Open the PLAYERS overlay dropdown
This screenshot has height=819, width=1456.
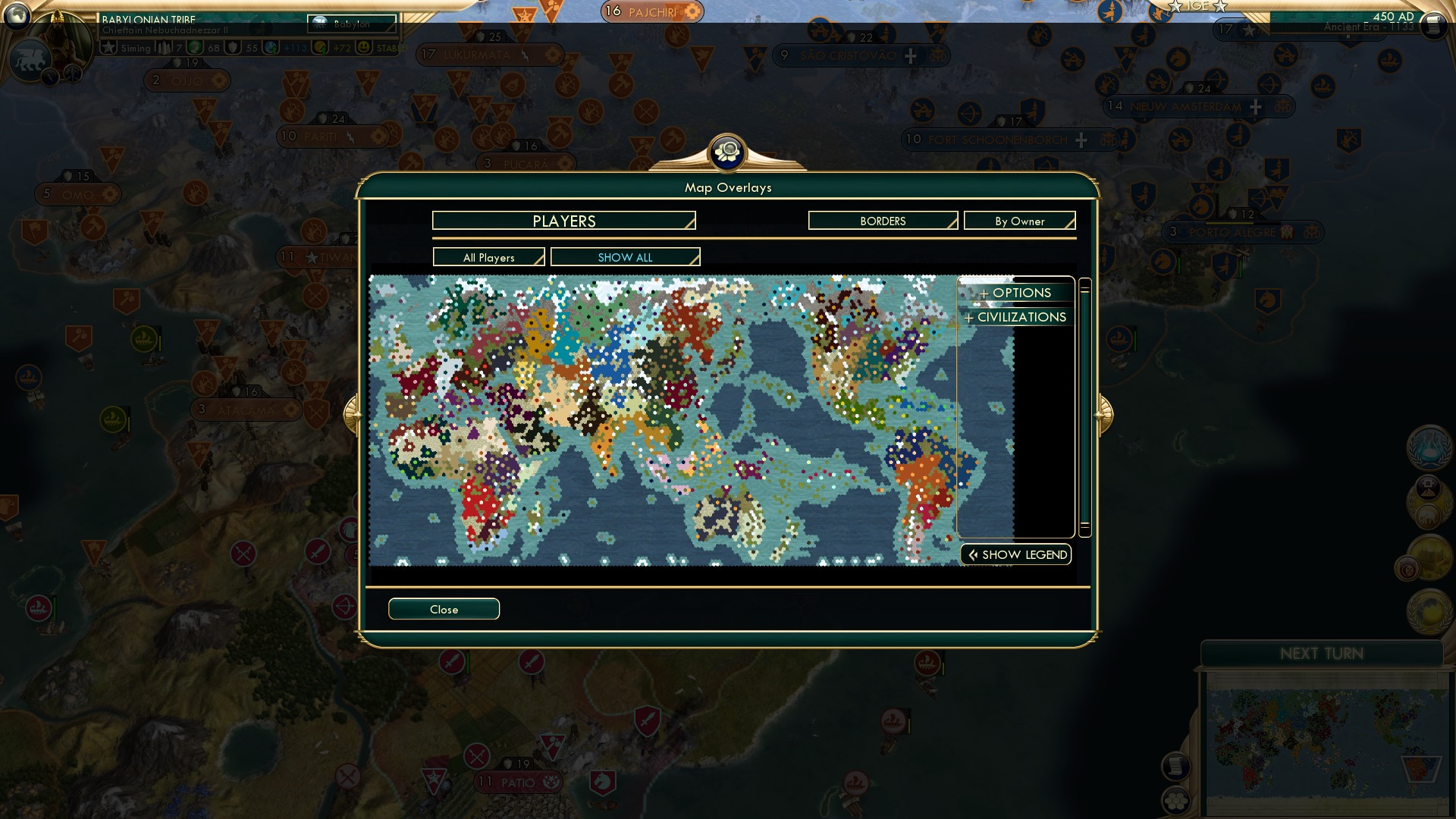click(563, 221)
